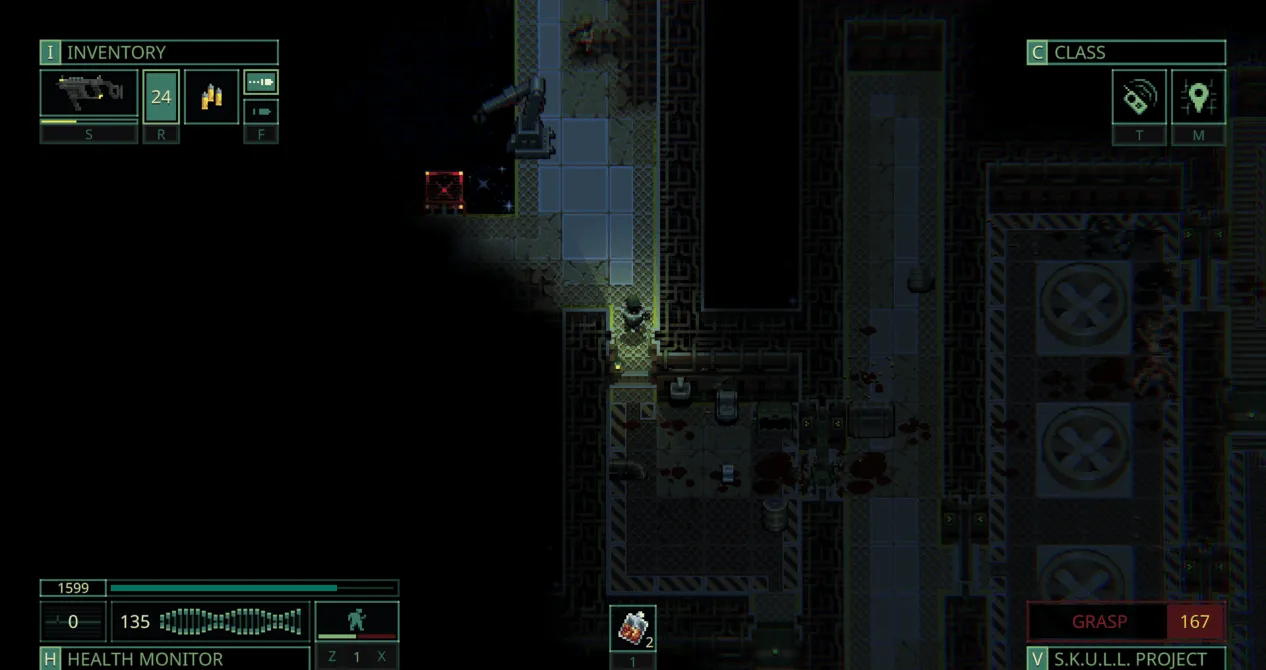The image size is (1266, 670).
Task: Use the quick-slot item with count 2
Action: click(x=633, y=627)
